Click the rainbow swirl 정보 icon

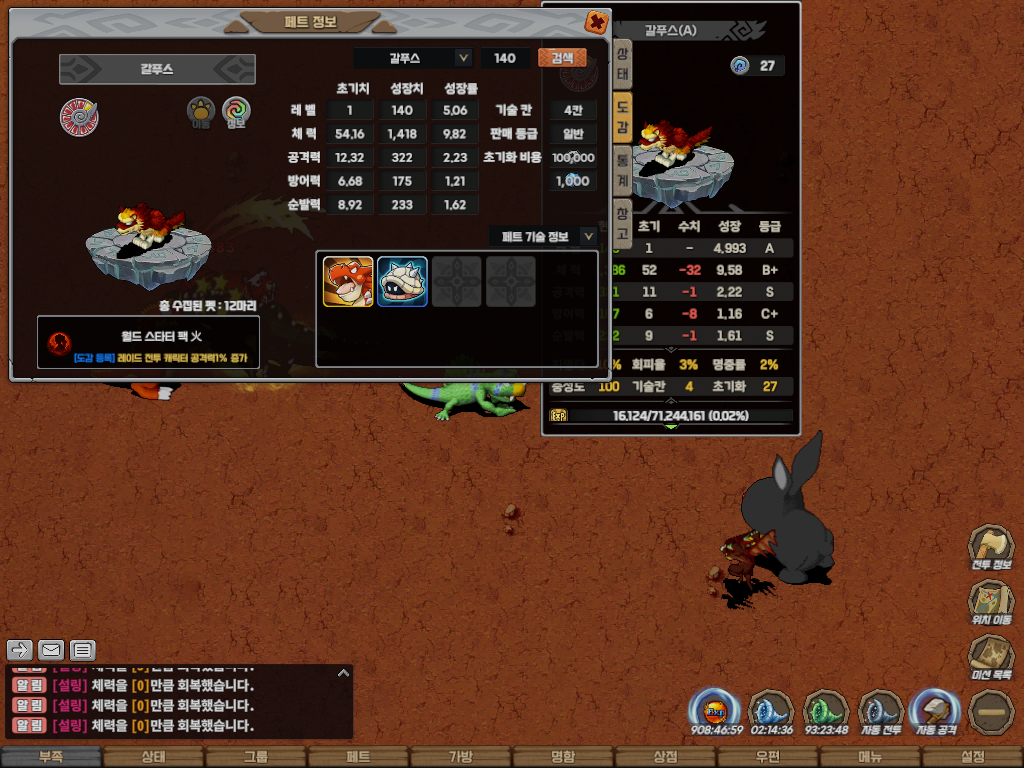click(236, 113)
